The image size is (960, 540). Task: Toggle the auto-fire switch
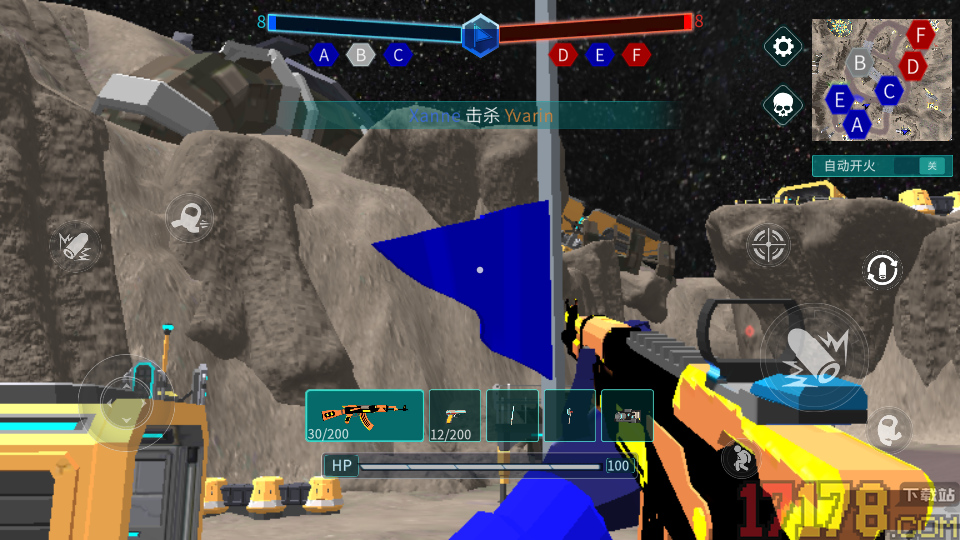coord(932,166)
